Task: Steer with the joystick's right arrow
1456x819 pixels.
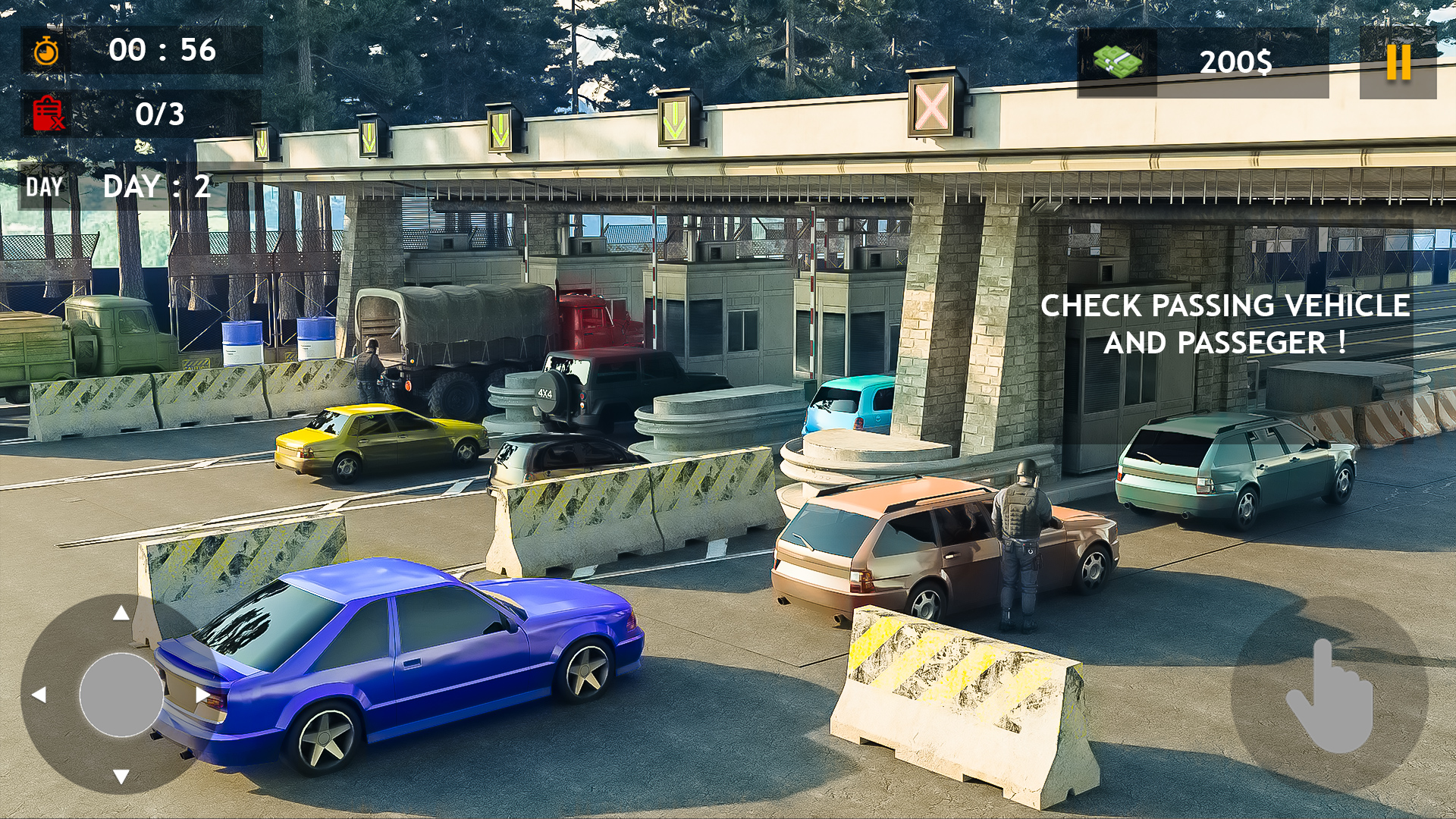Action: point(202,694)
